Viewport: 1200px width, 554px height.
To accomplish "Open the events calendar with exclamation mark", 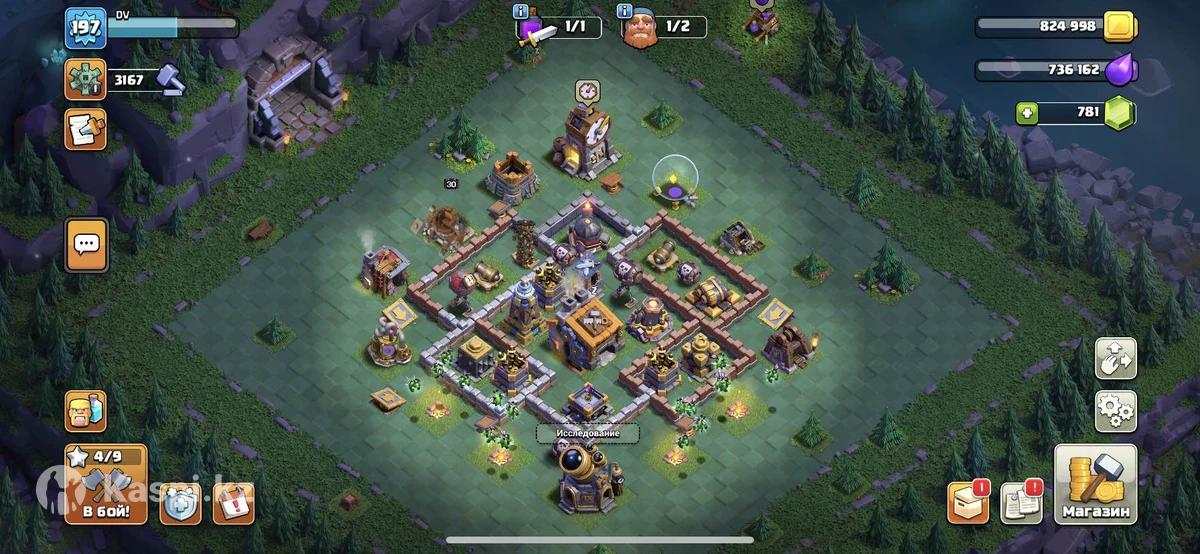I will click(233, 503).
